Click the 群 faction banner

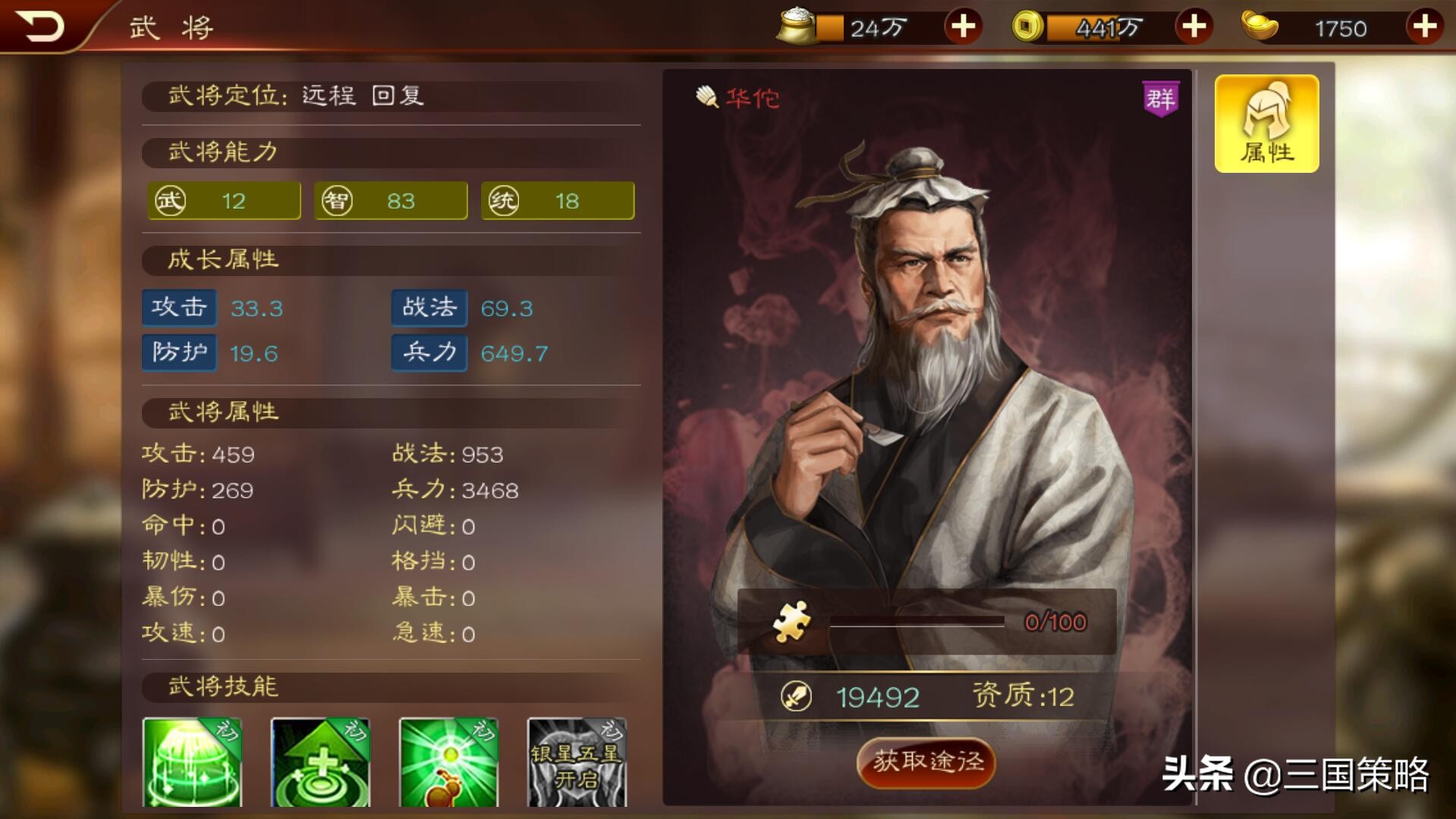pyautogui.click(x=1162, y=97)
